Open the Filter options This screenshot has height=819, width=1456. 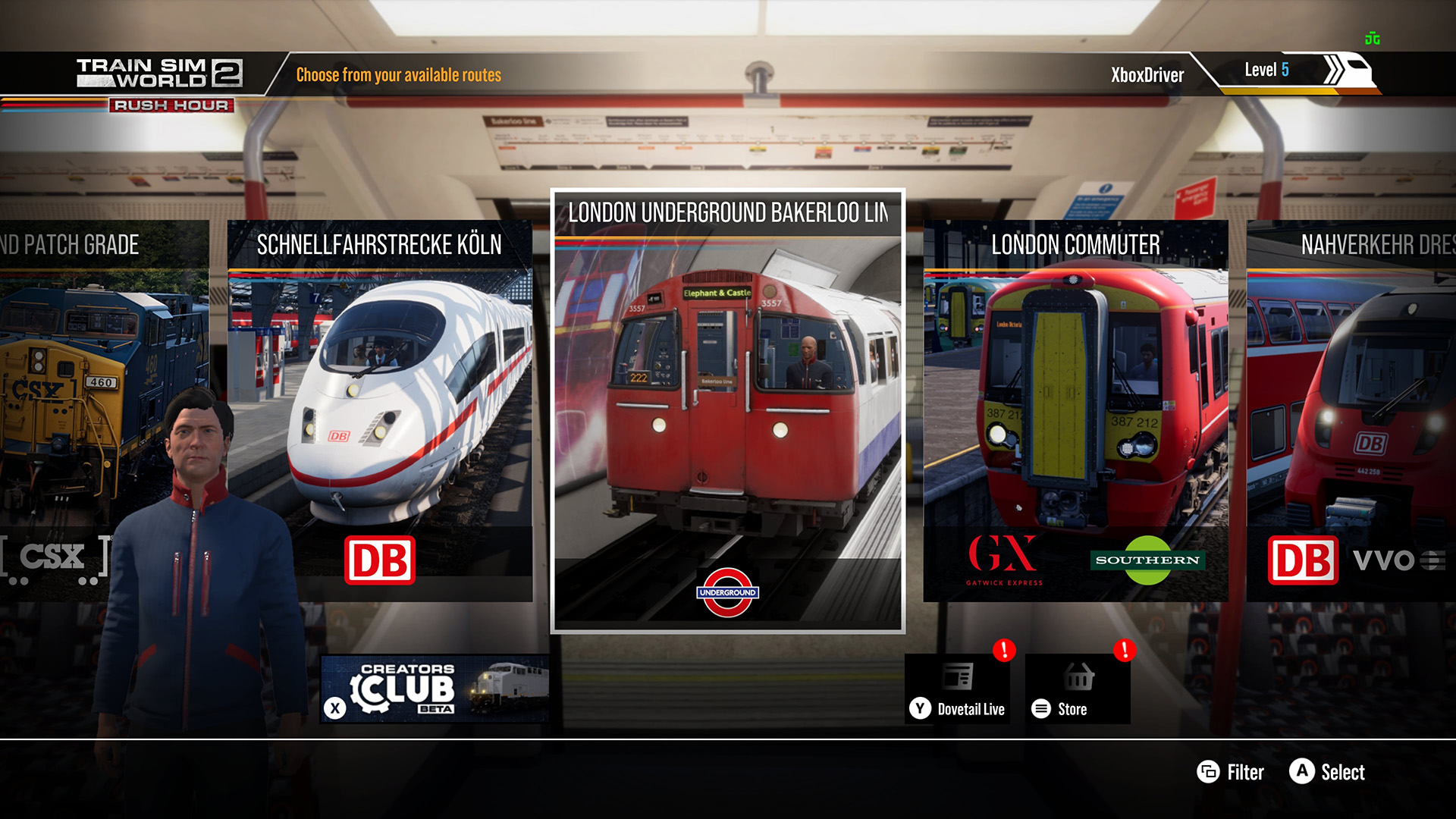coord(1231,773)
